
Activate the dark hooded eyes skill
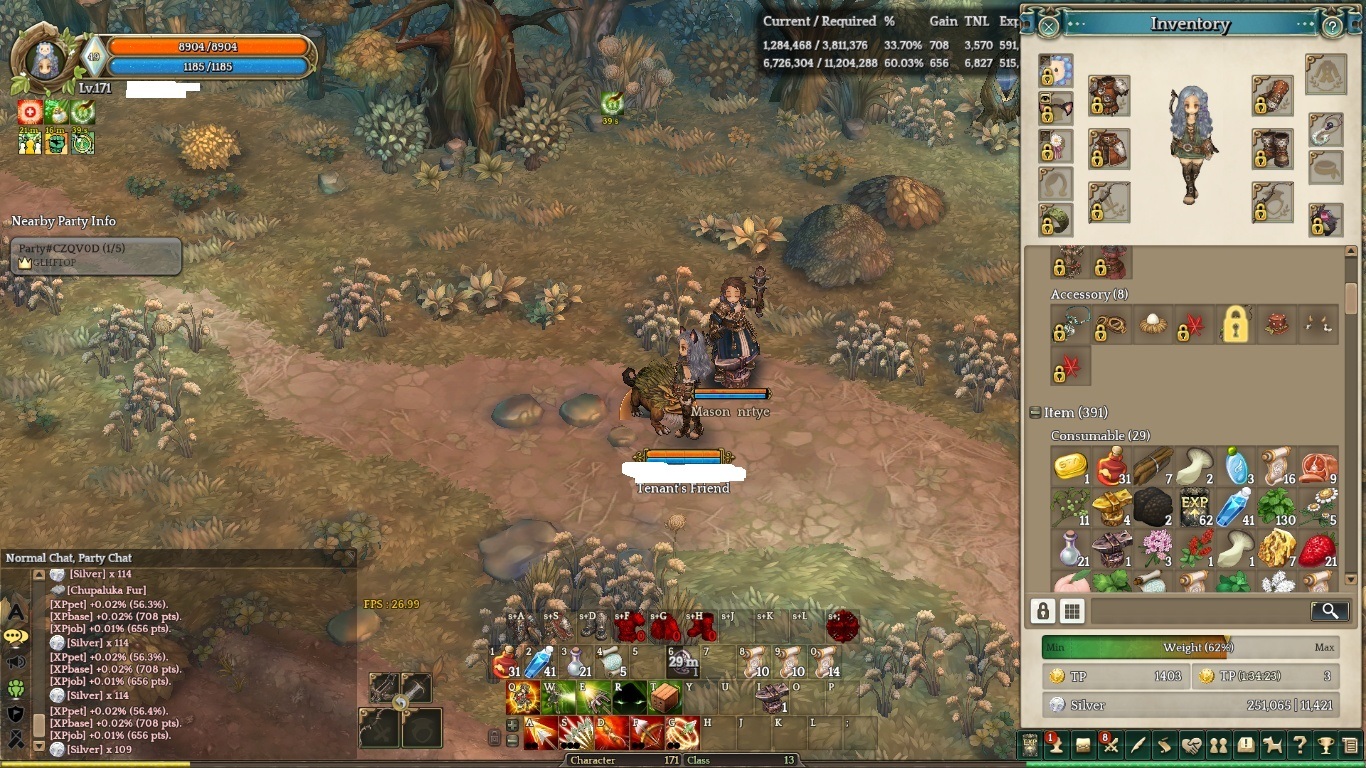[629, 697]
